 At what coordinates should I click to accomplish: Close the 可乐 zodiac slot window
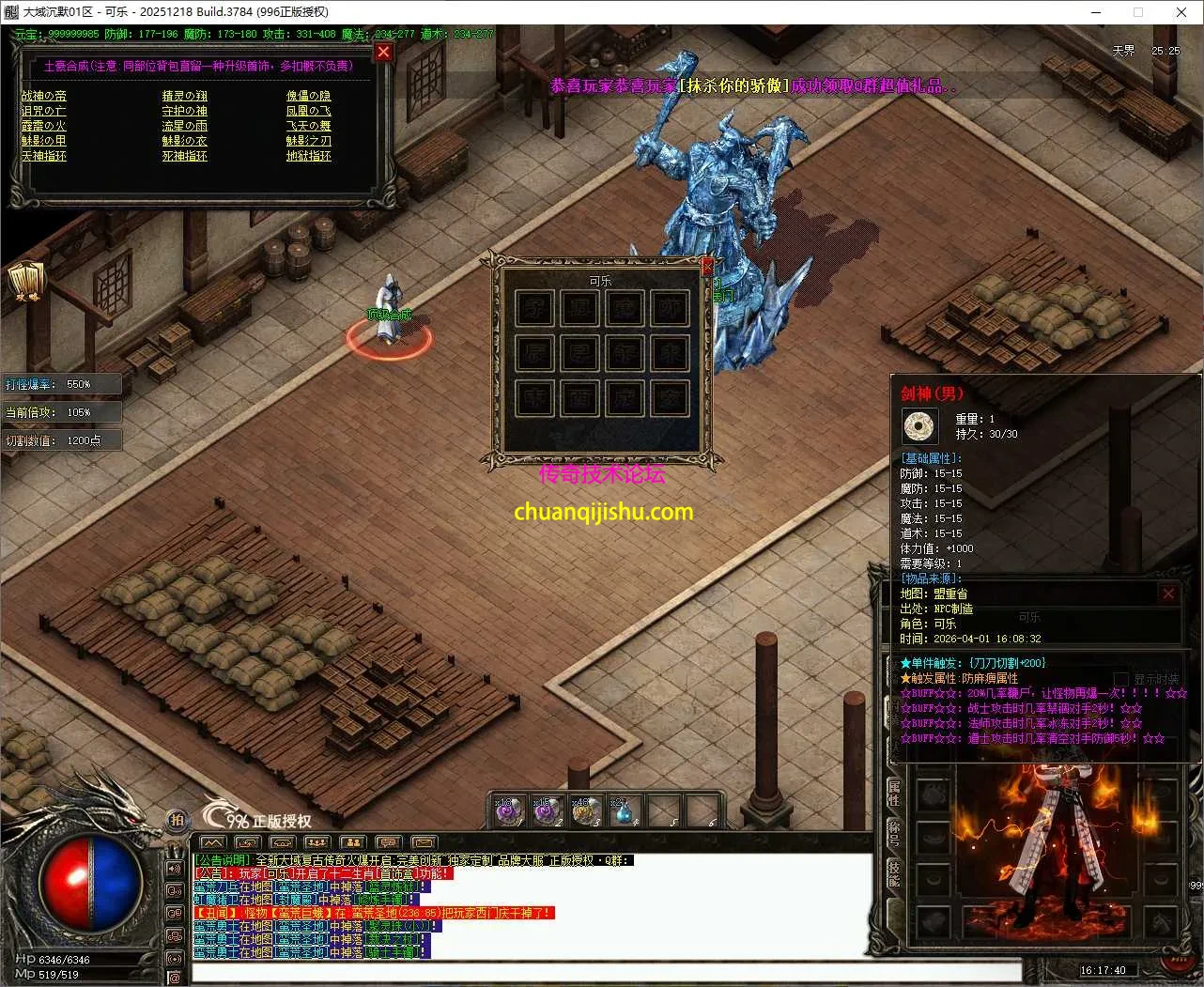coord(707,267)
